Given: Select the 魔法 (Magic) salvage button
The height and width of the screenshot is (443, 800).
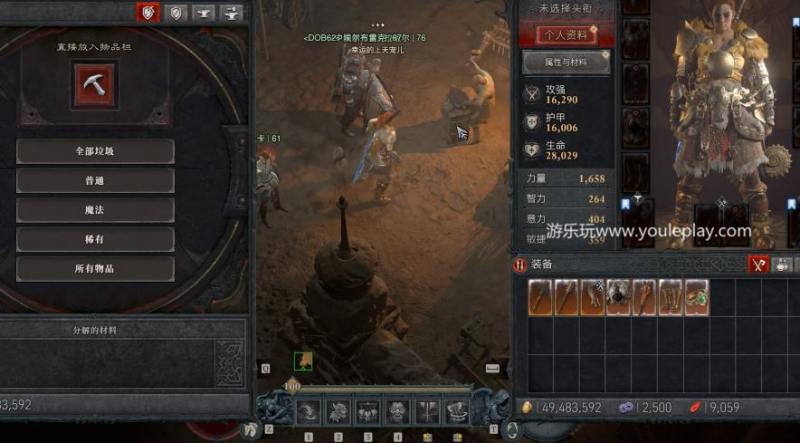Looking at the screenshot, I should click(96, 210).
